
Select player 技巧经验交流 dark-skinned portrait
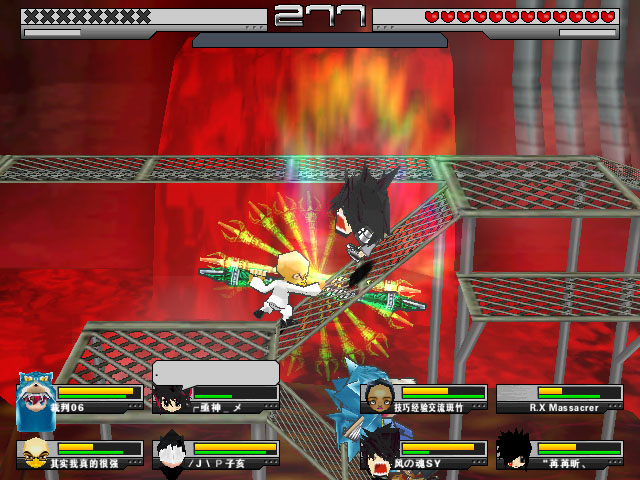[x=377, y=398]
